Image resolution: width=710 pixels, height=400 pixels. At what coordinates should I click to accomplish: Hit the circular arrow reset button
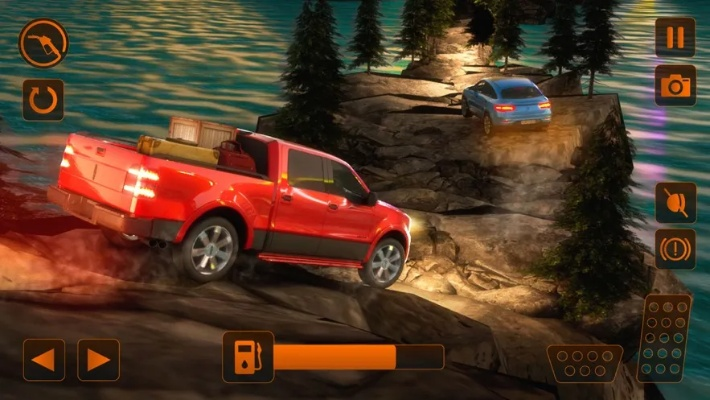pos(43,100)
